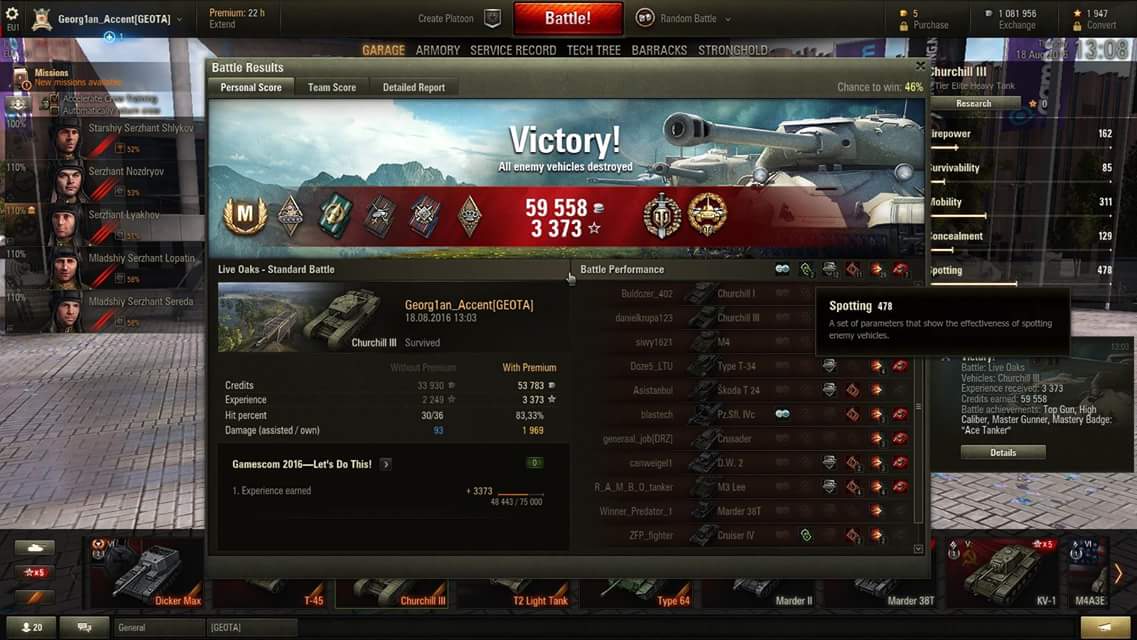1137x640 pixels.
Task: Open the game settings gear menu
Action: 12,14
